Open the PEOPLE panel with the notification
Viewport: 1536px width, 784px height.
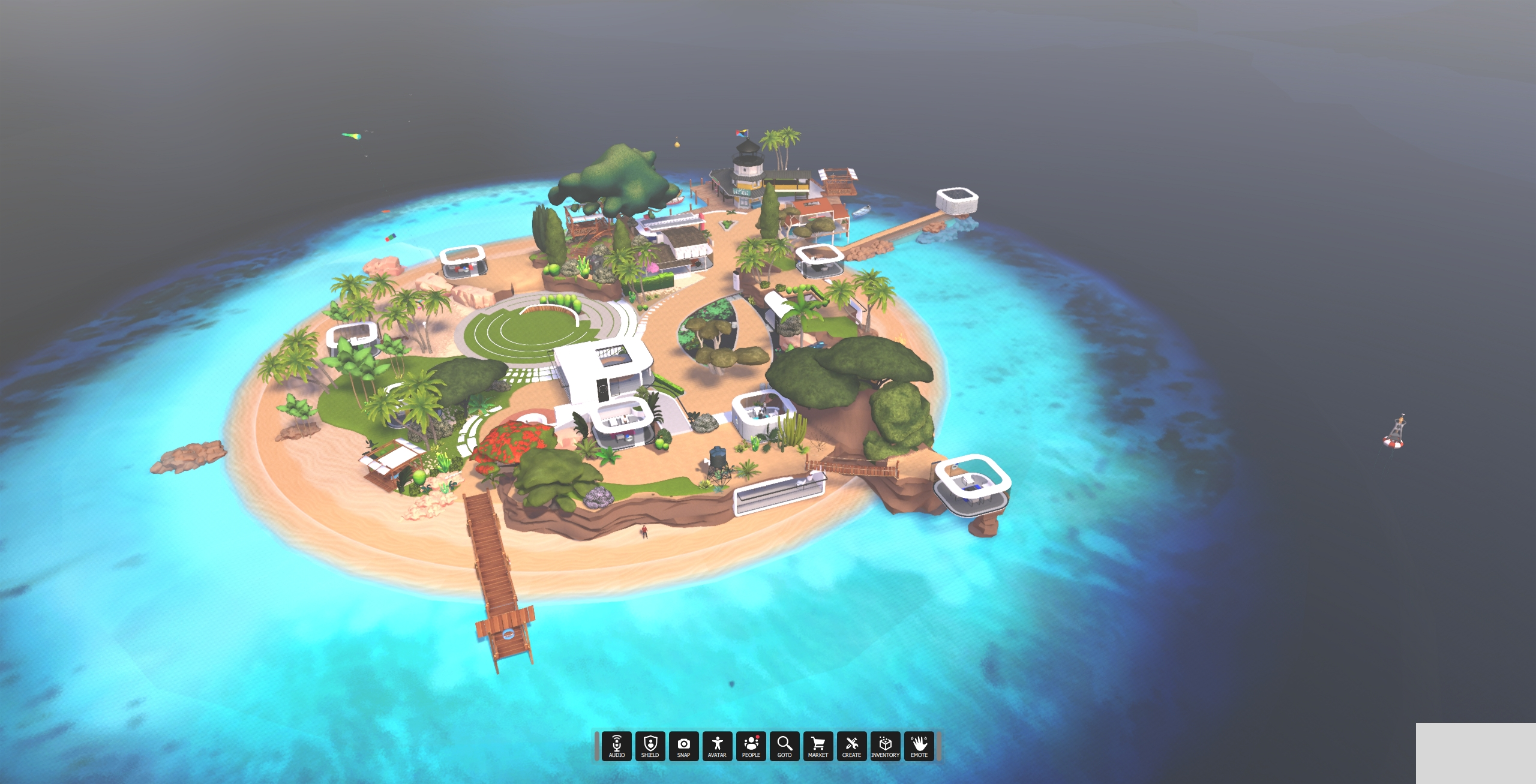(x=751, y=746)
